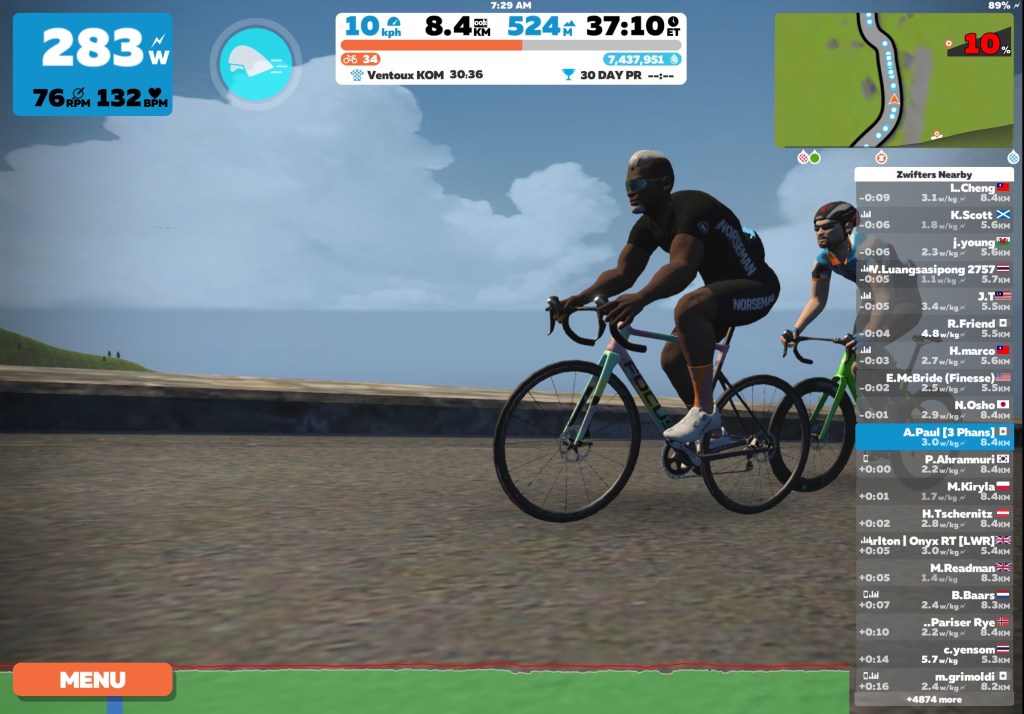
Task: Choose c.yensom from the nearby list
Action: click(x=933, y=654)
